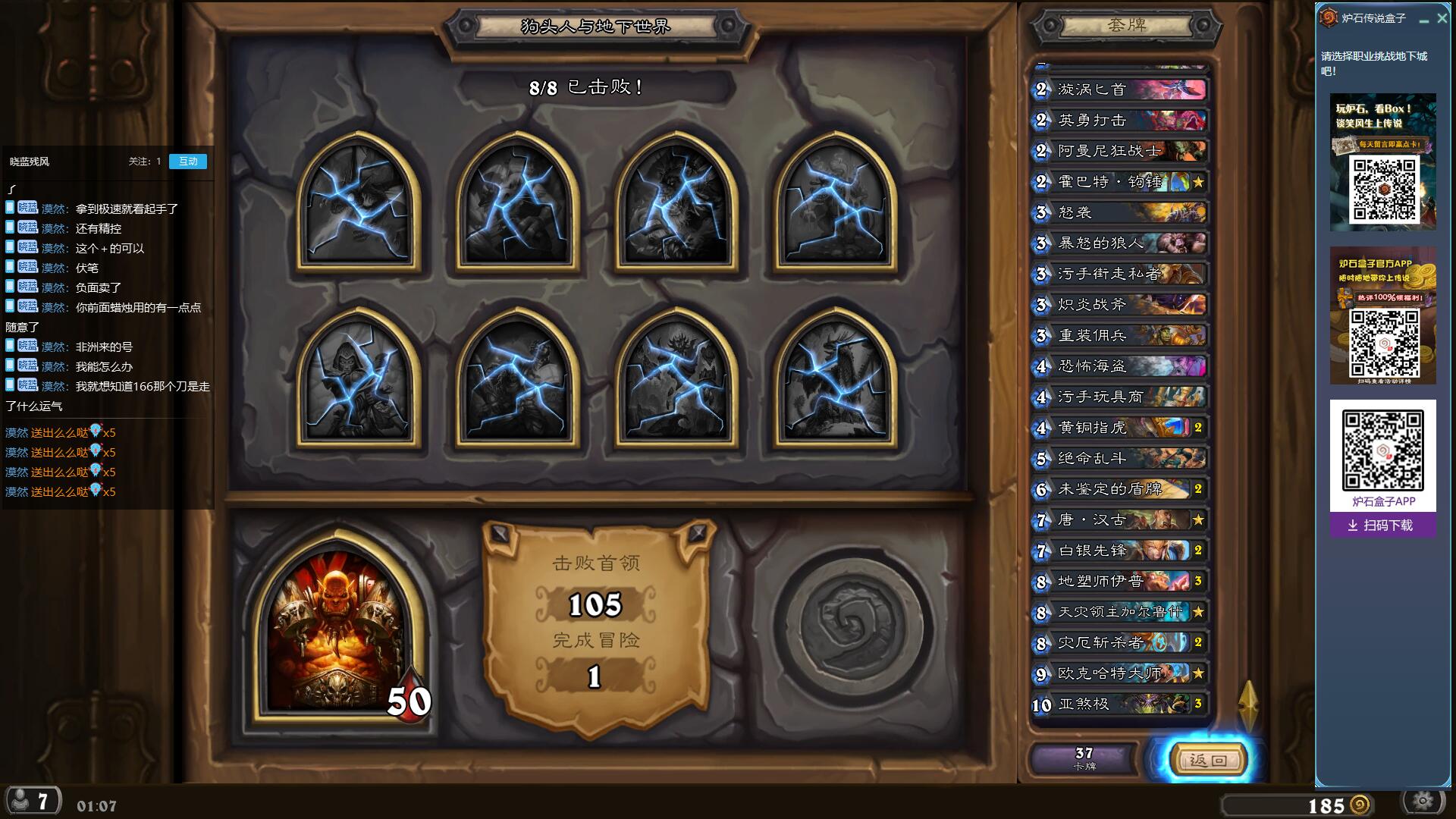The width and height of the screenshot is (1456, 819).
Task: Choose 唐·汉古 legendary card row
Action: 1120,520
